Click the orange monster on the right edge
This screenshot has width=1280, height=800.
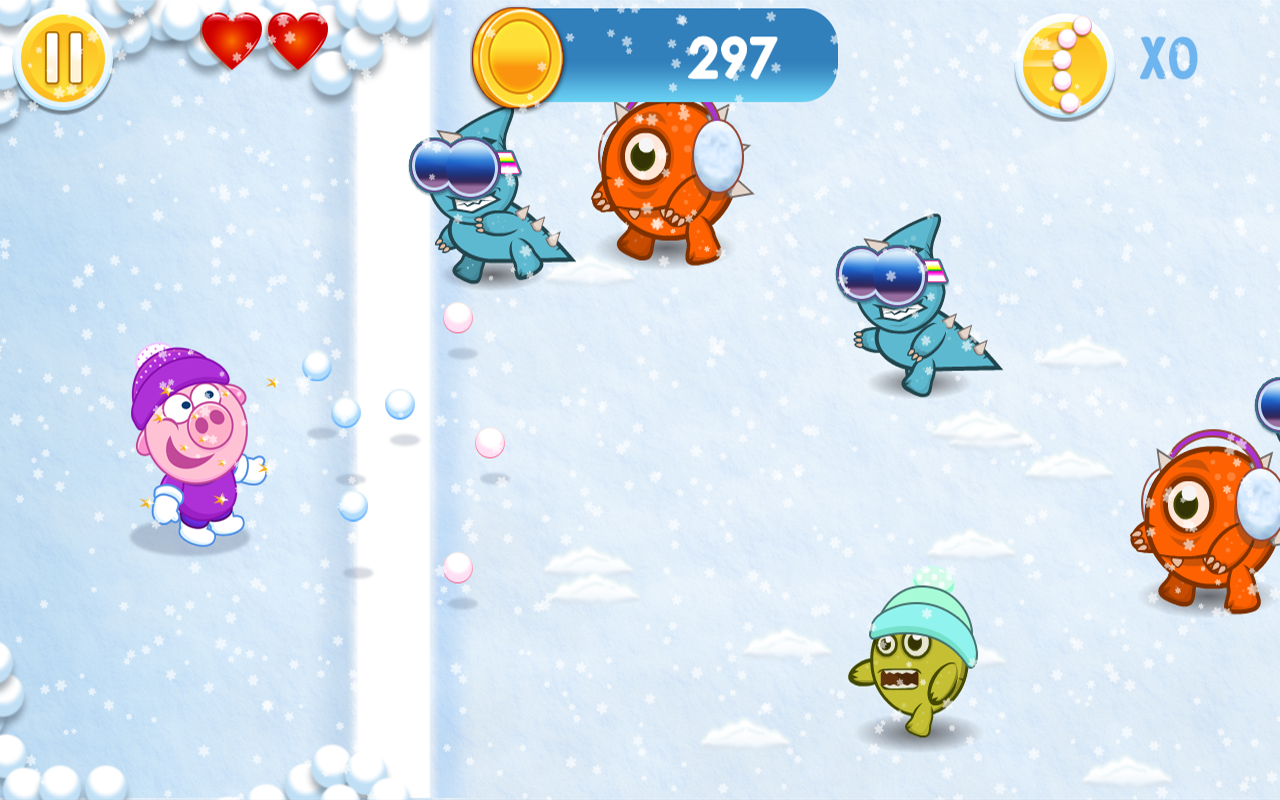1200,510
